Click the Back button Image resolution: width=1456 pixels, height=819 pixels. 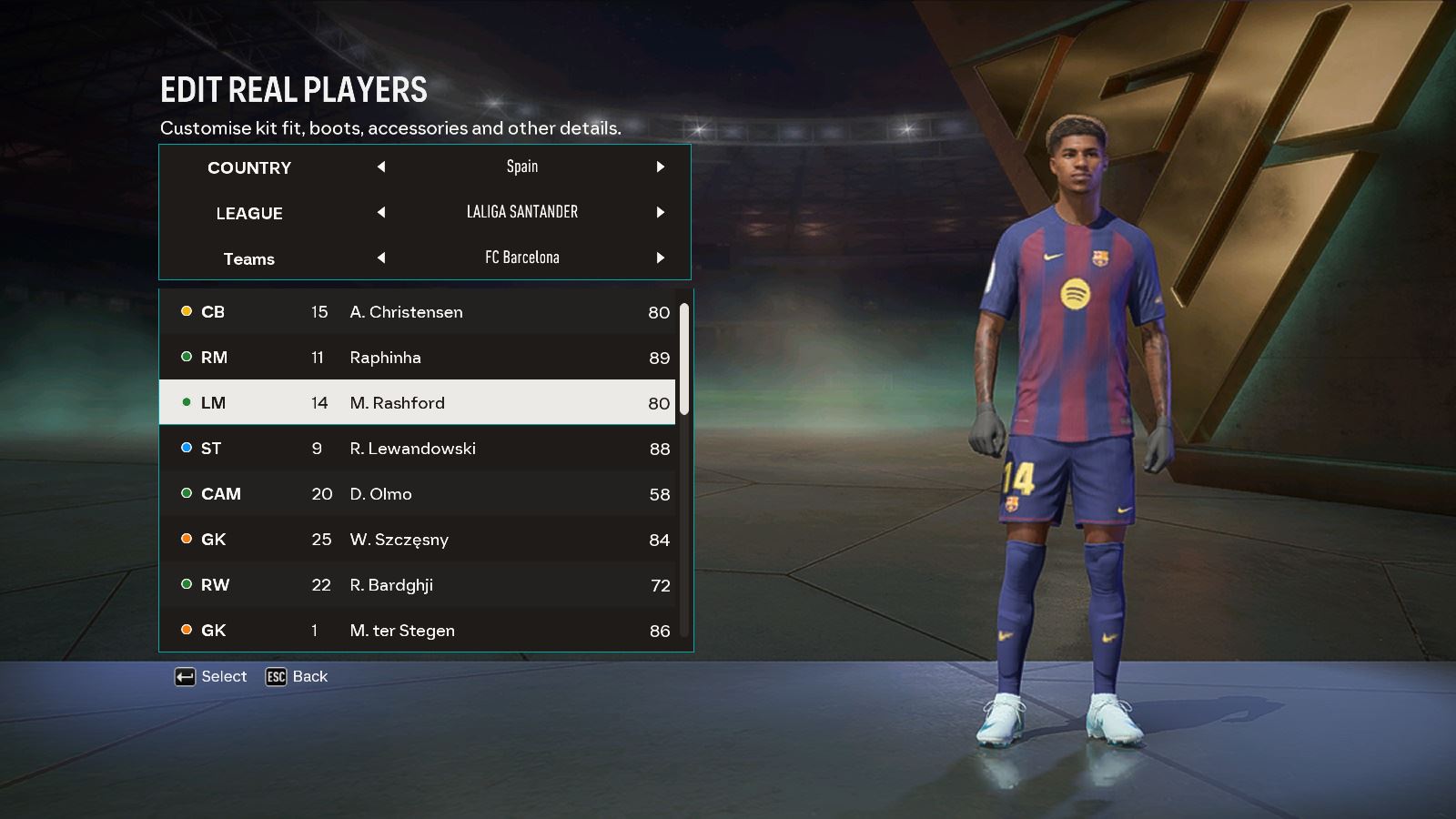[297, 677]
